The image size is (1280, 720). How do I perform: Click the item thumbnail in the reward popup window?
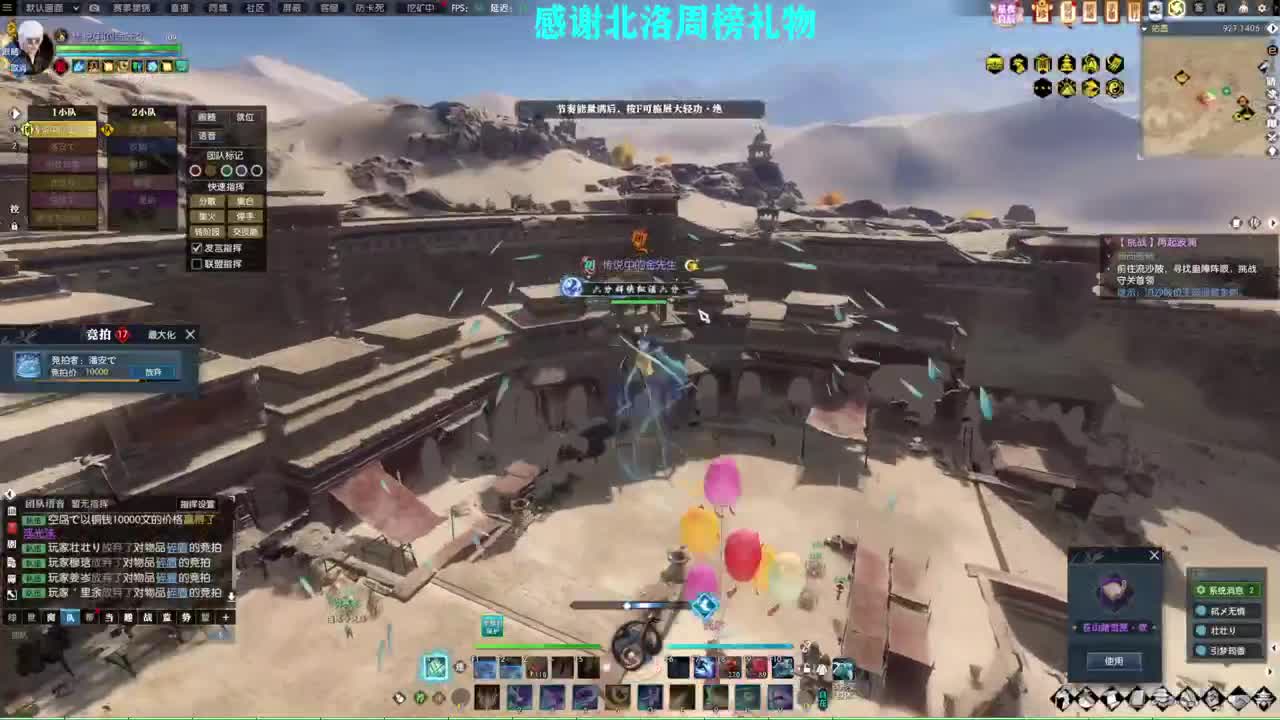[x=1113, y=592]
